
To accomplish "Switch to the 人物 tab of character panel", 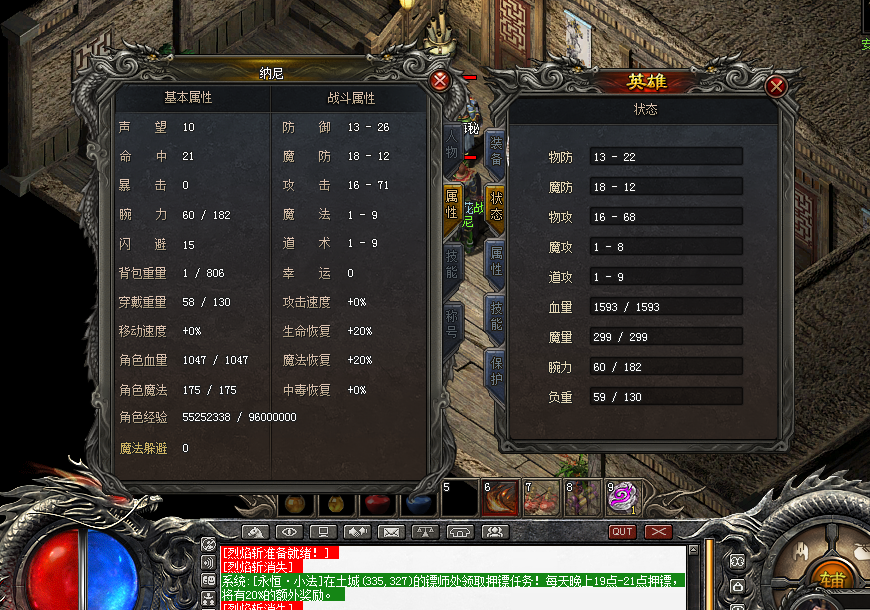I will tap(453, 142).
